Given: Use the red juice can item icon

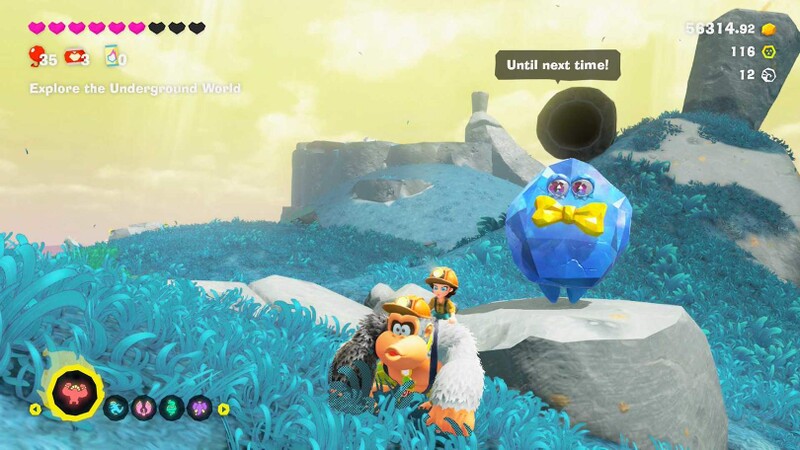Looking at the screenshot, I should pos(74,56).
